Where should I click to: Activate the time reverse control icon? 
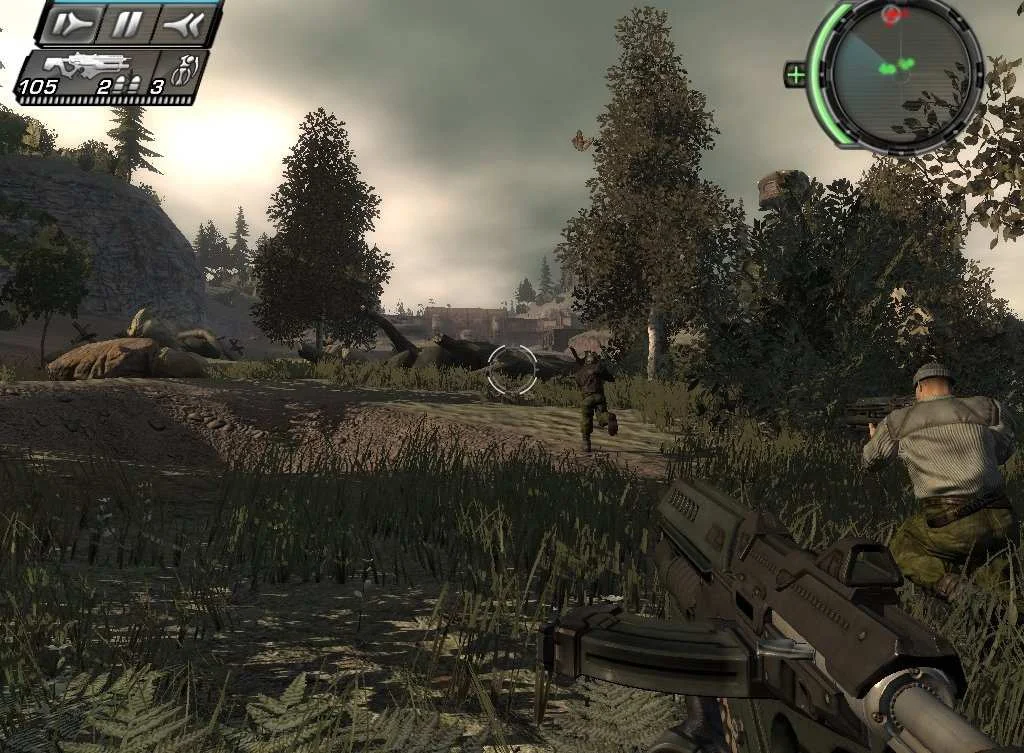click(x=182, y=23)
